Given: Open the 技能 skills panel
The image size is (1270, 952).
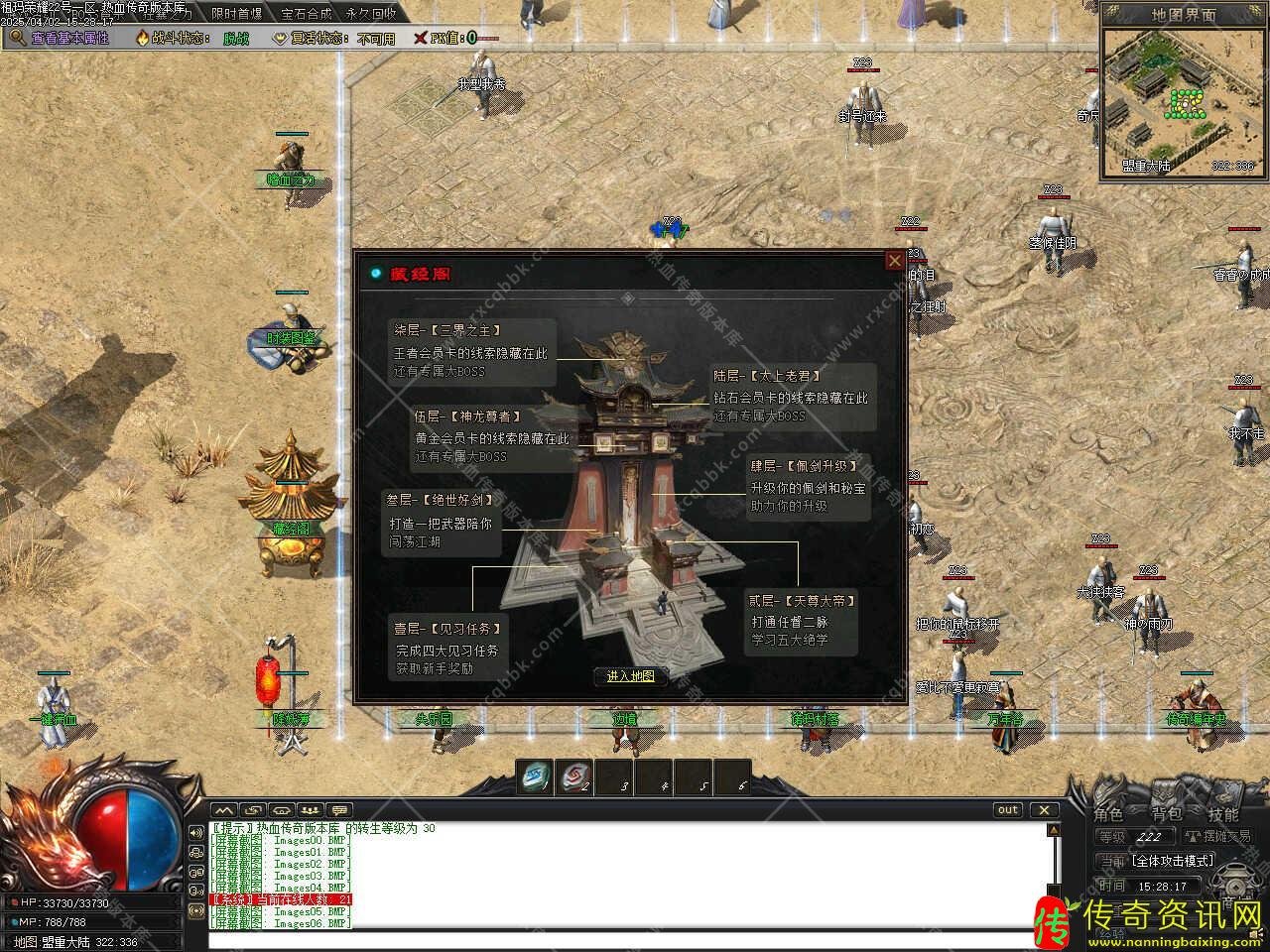Looking at the screenshot, I should 1223,814.
